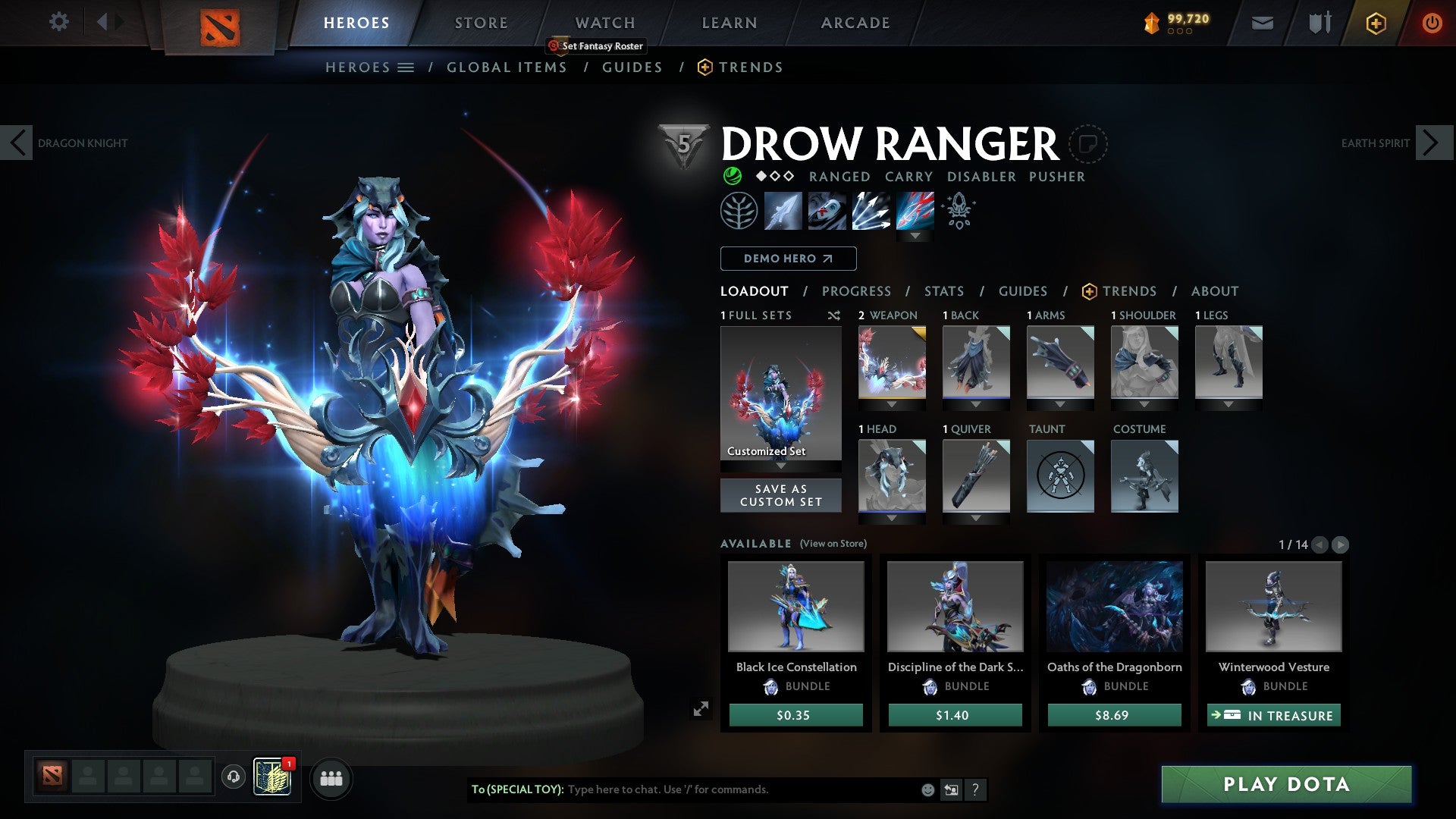
Task: Open the WATCH menu item
Action: pyautogui.click(x=604, y=22)
